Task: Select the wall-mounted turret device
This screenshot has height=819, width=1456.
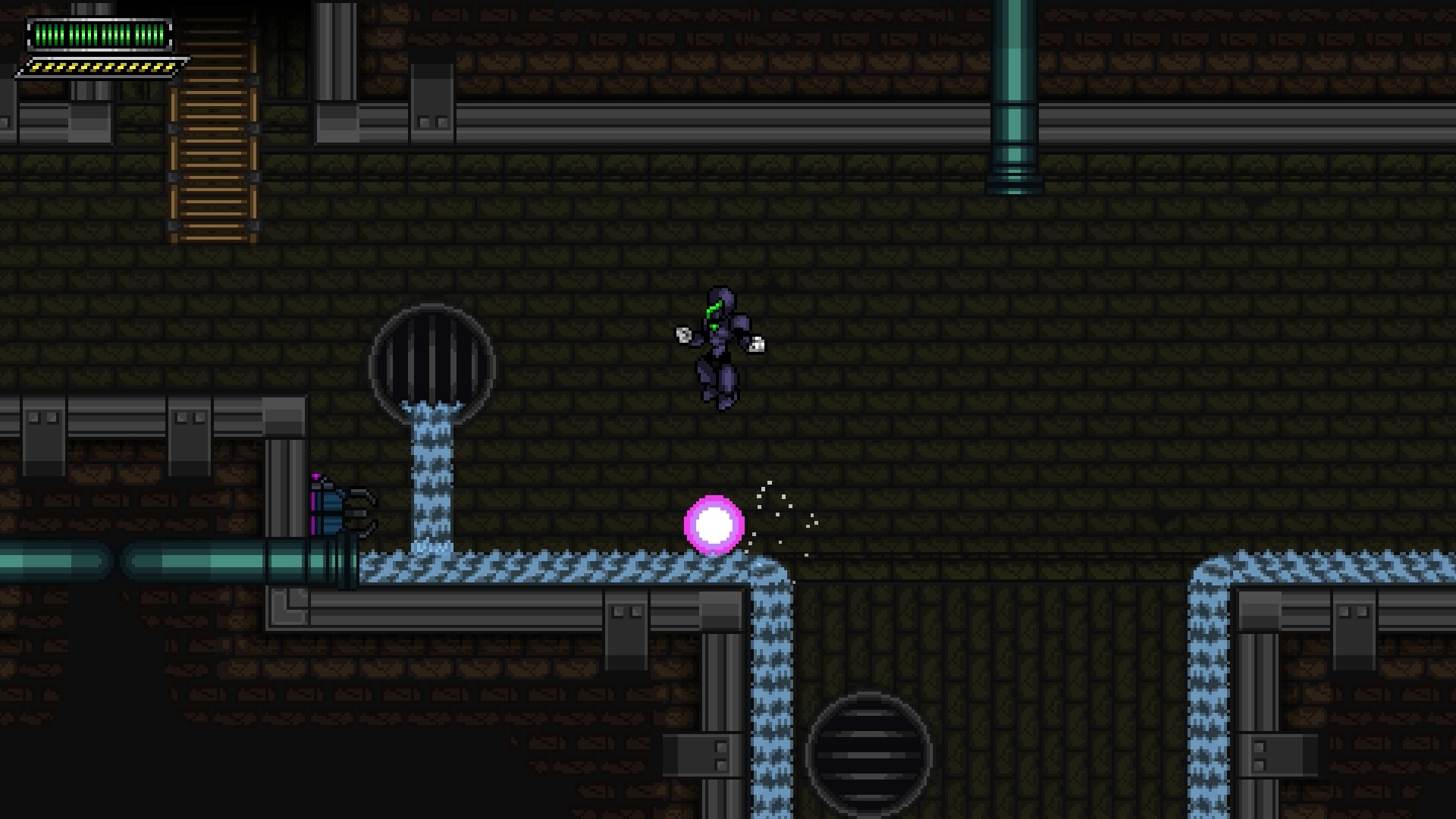Action: (x=339, y=510)
